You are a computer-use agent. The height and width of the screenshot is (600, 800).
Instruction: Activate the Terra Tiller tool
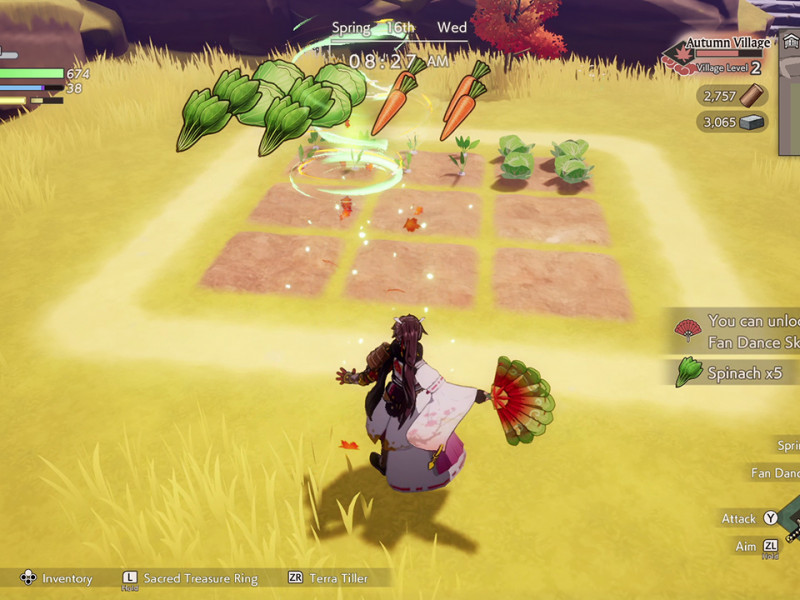point(338,578)
